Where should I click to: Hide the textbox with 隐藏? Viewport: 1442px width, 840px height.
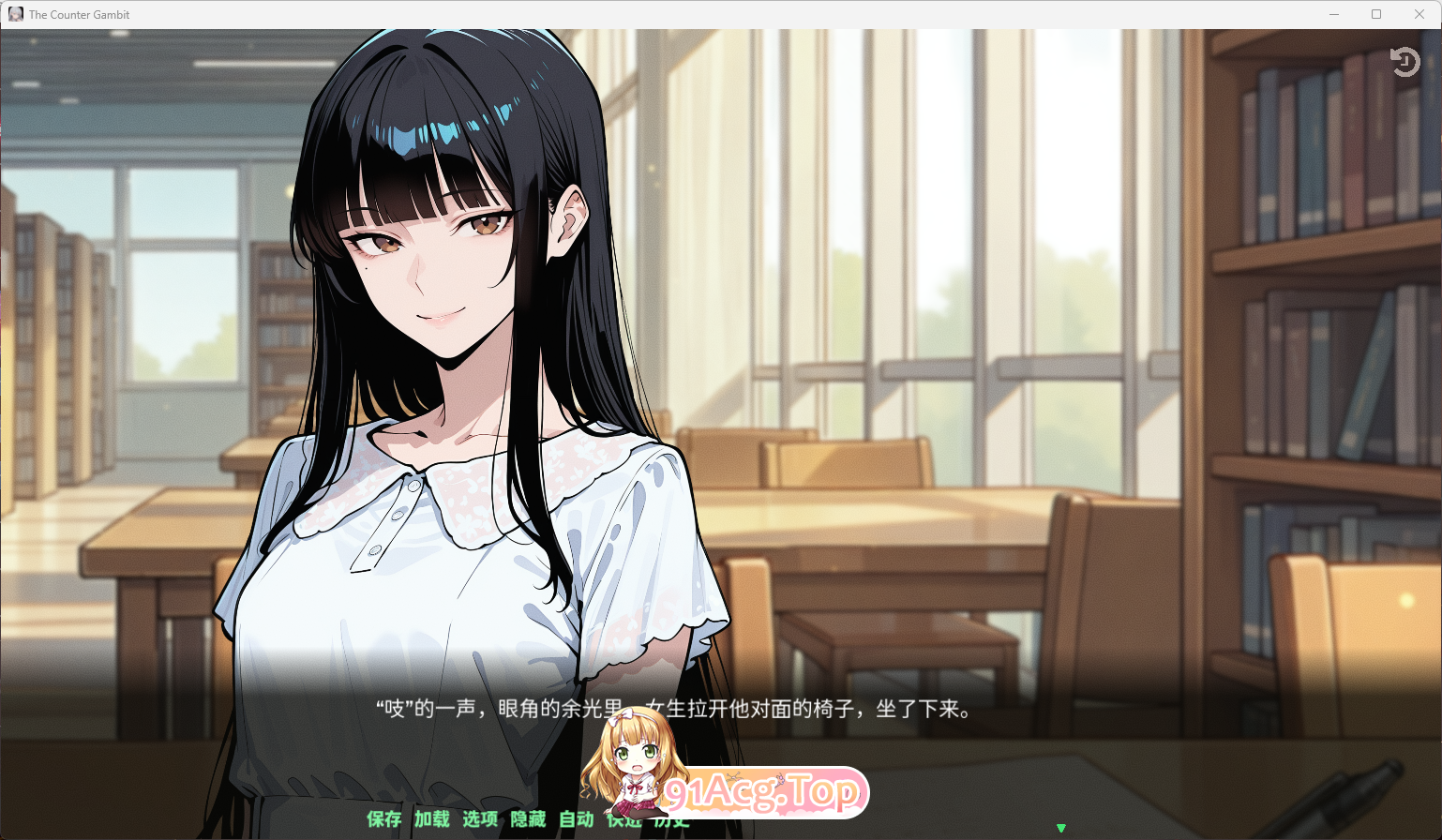tap(527, 819)
